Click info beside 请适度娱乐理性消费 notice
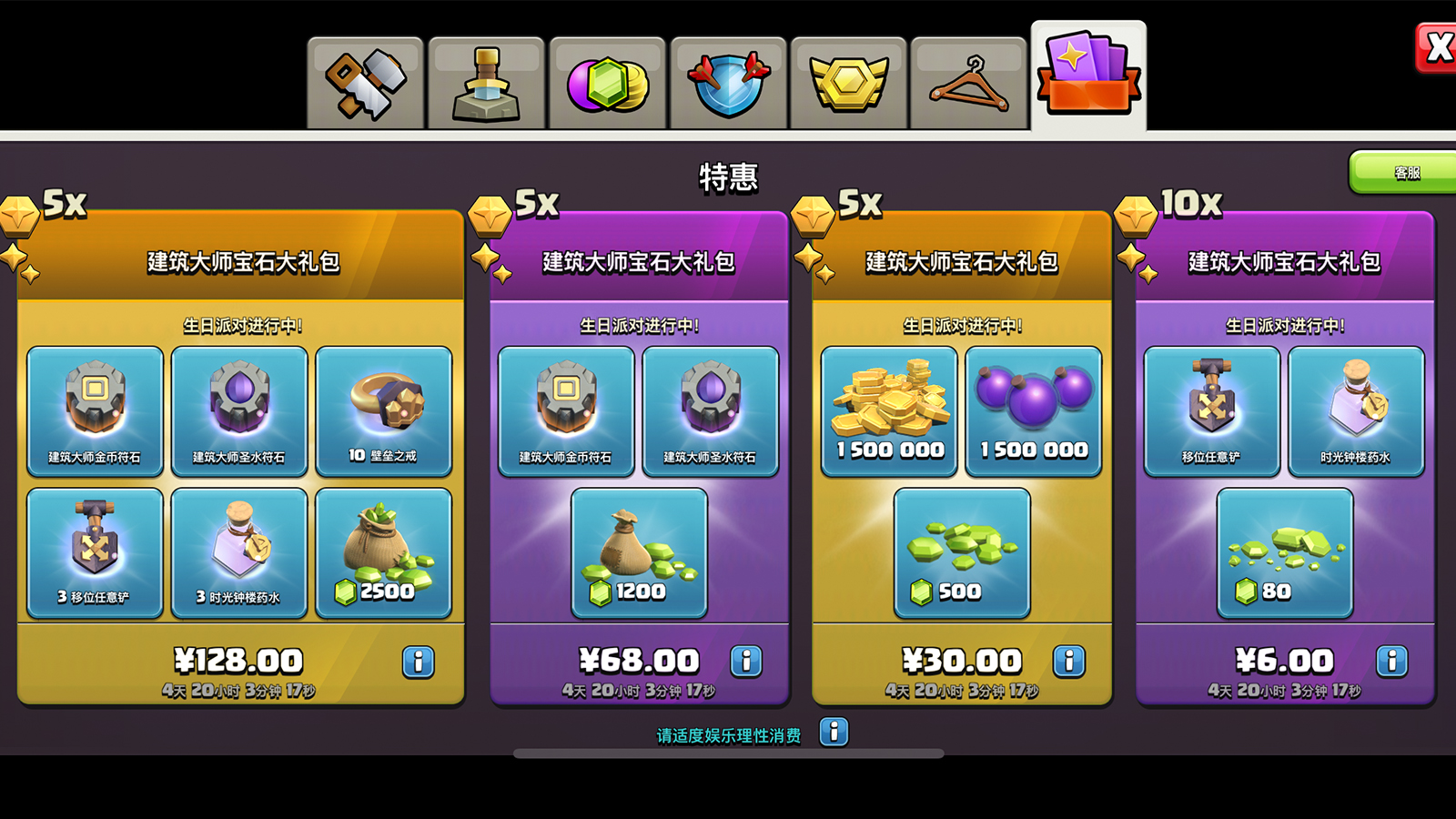Image resolution: width=1456 pixels, height=819 pixels. (x=831, y=732)
